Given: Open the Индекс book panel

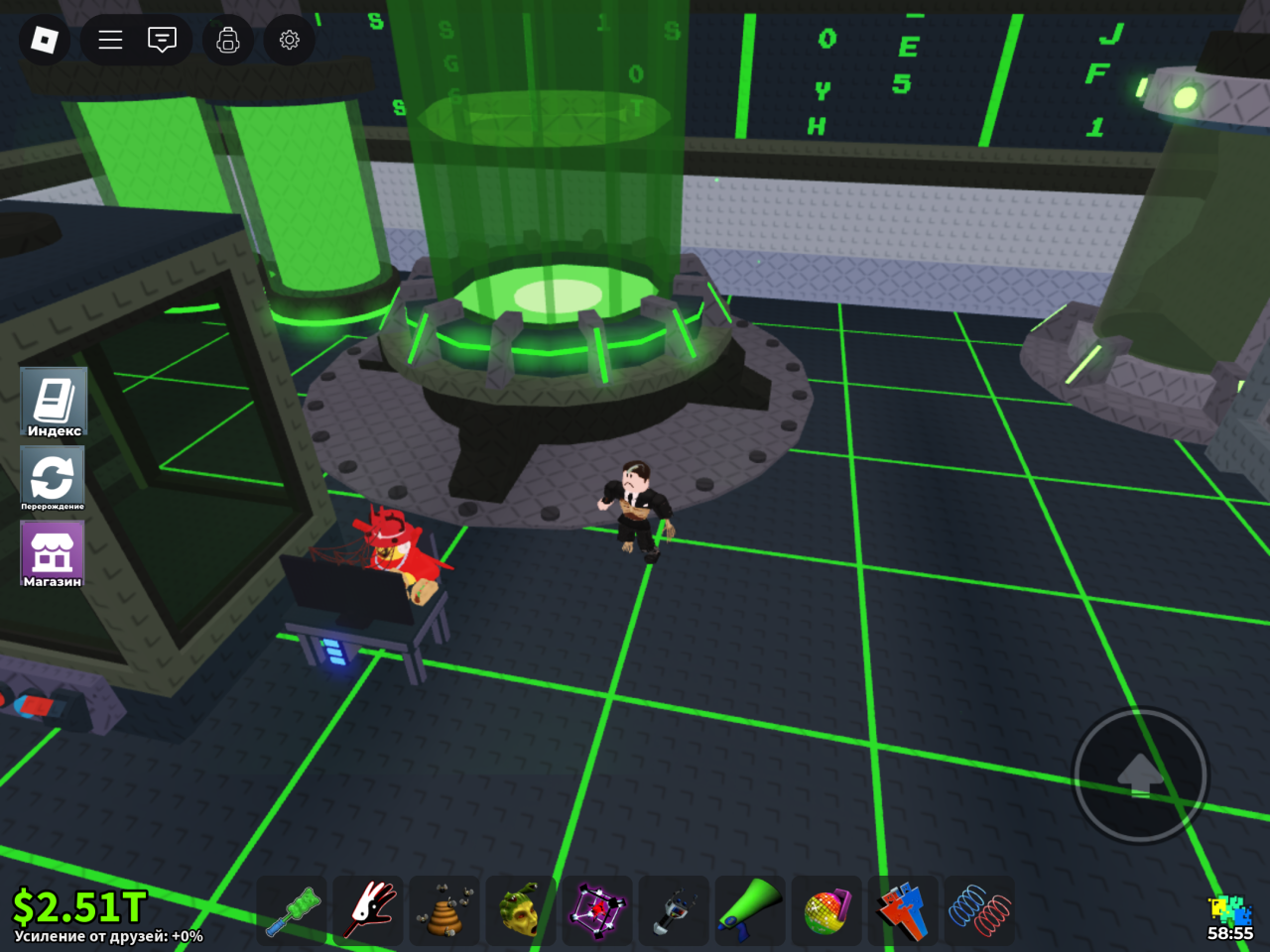Looking at the screenshot, I should [x=54, y=402].
